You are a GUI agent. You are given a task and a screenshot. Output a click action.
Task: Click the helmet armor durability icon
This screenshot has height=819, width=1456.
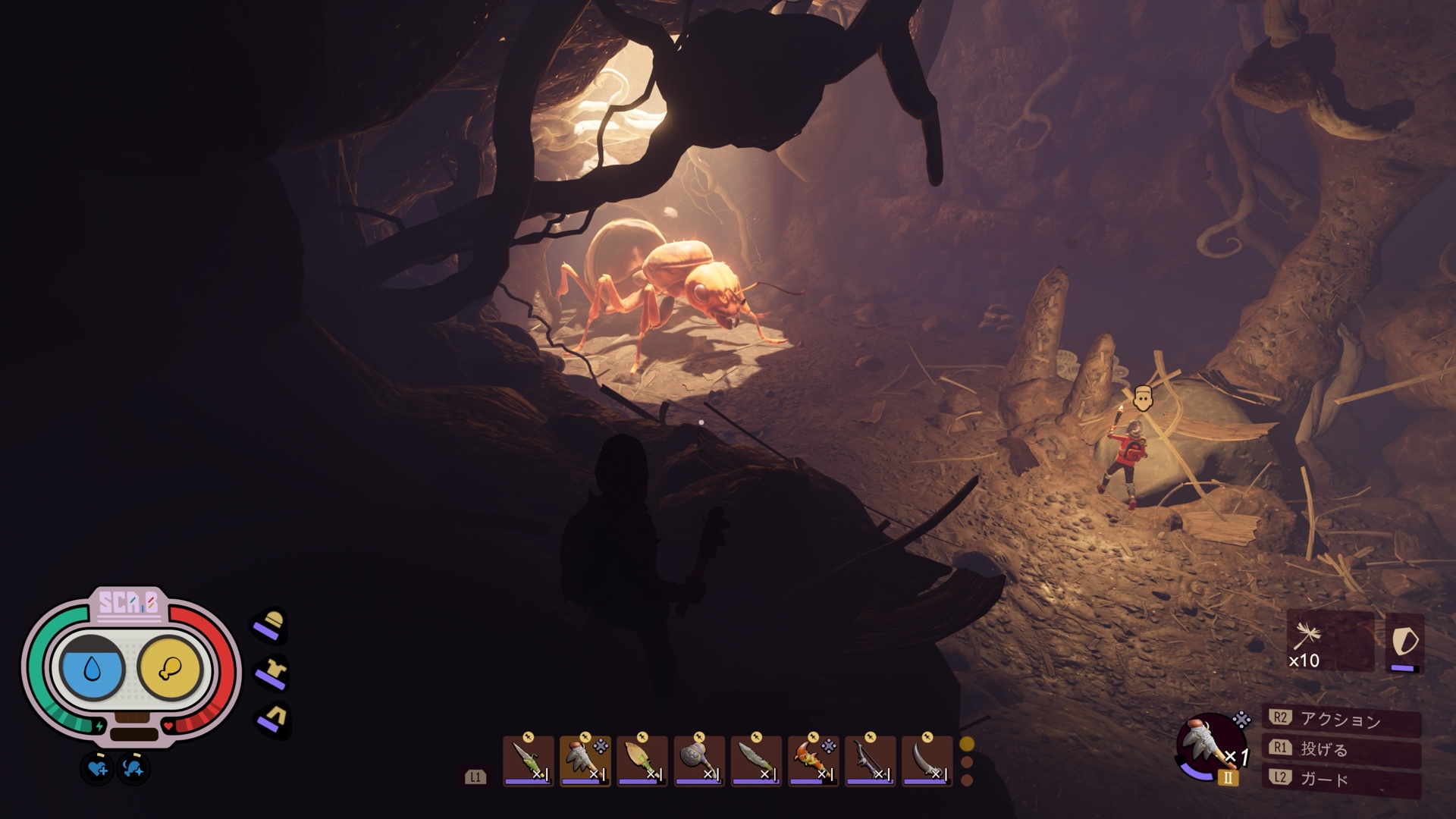[x=271, y=625]
